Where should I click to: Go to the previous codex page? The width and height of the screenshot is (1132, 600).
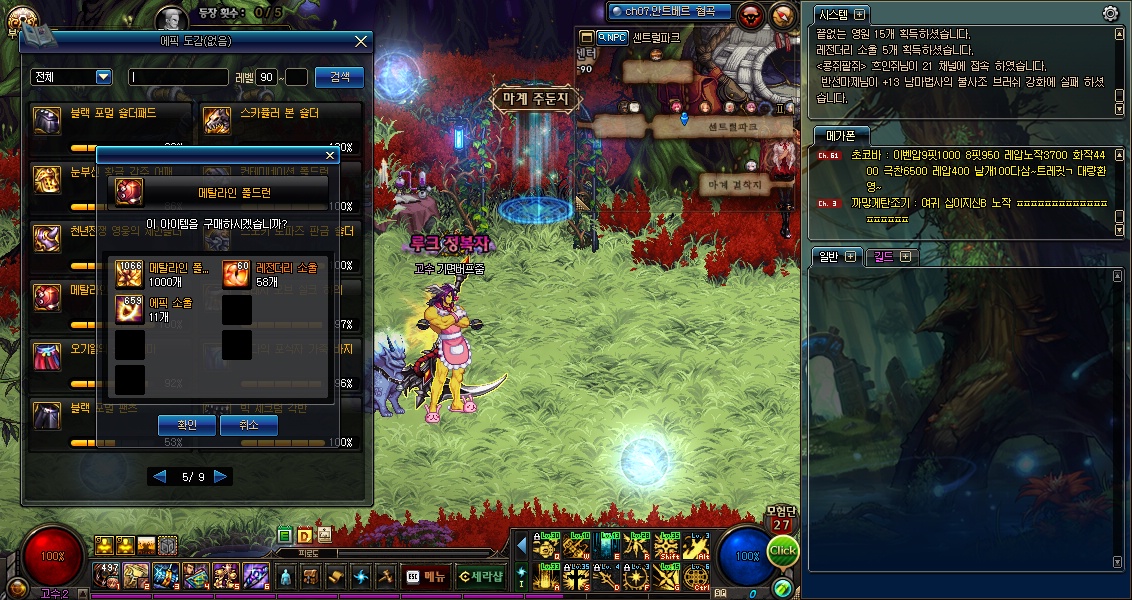(x=158, y=477)
